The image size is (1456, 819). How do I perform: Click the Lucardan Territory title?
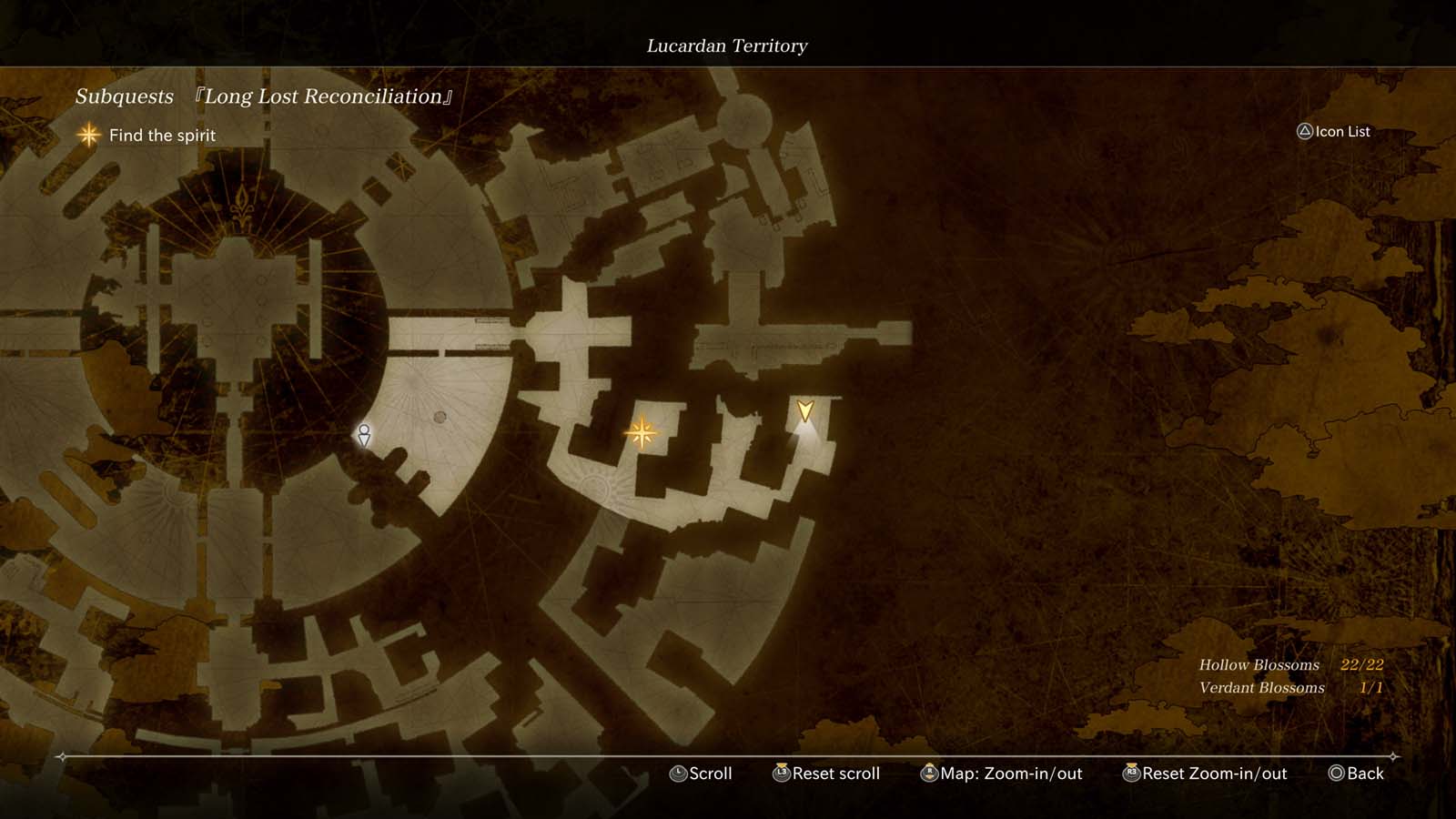pyautogui.click(x=727, y=46)
